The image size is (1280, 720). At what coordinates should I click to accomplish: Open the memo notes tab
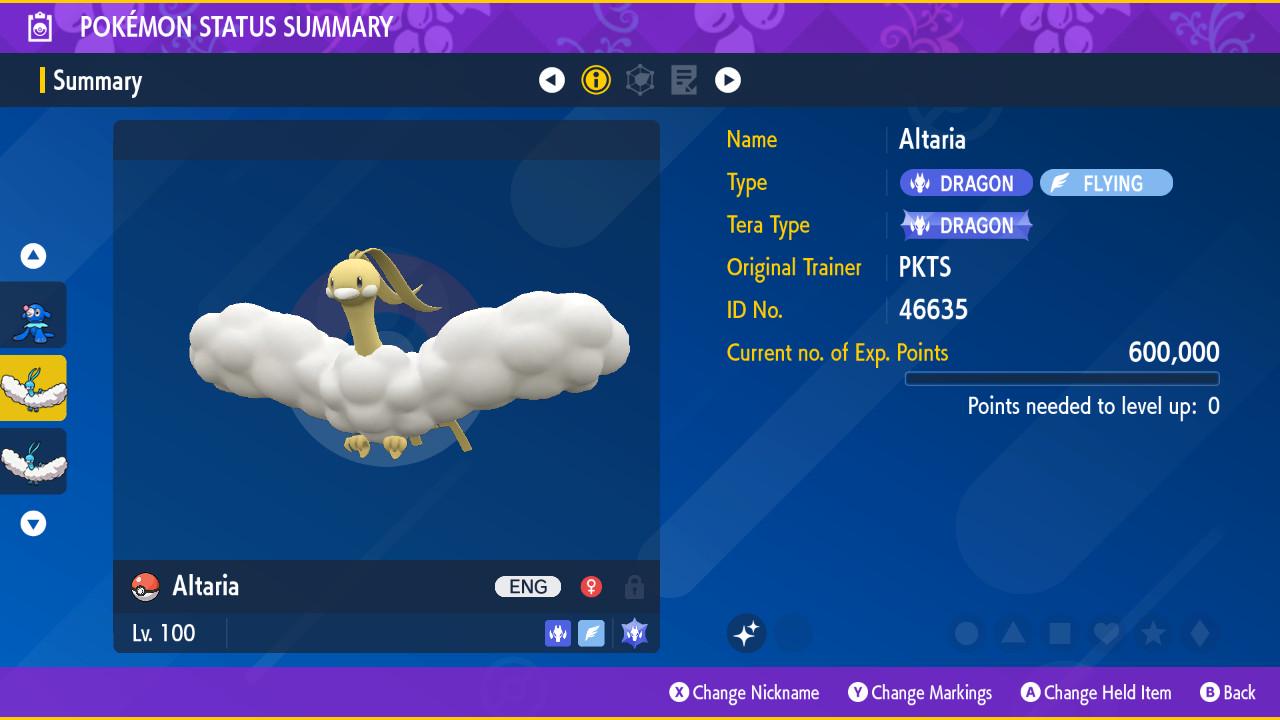pyautogui.click(x=684, y=80)
